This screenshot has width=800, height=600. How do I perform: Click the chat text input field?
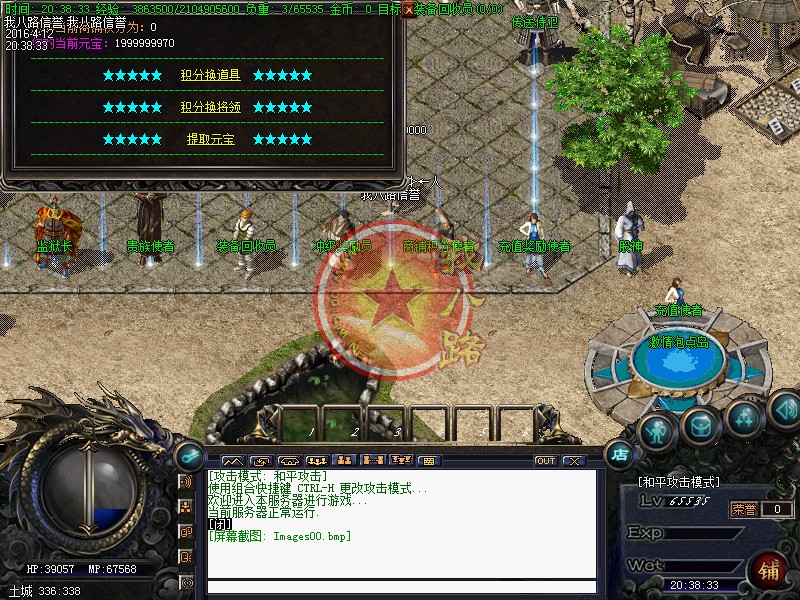point(400,587)
